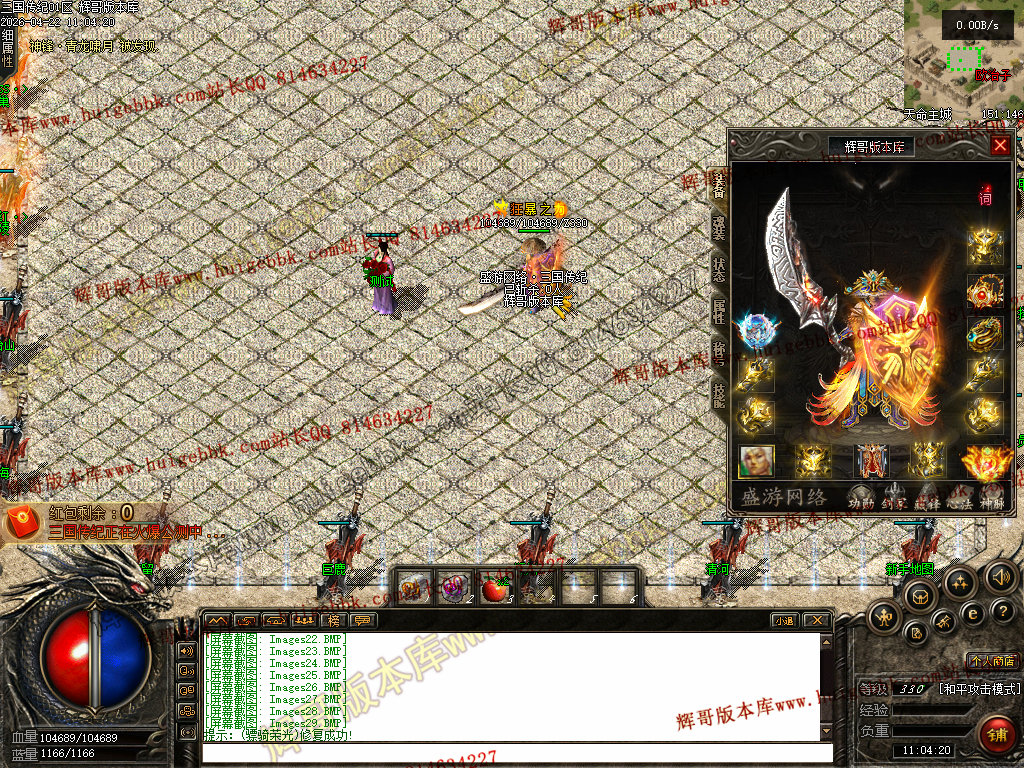Screen dimensions: 1024x768
Task: Open the bag inventory round button
Action: point(919,597)
